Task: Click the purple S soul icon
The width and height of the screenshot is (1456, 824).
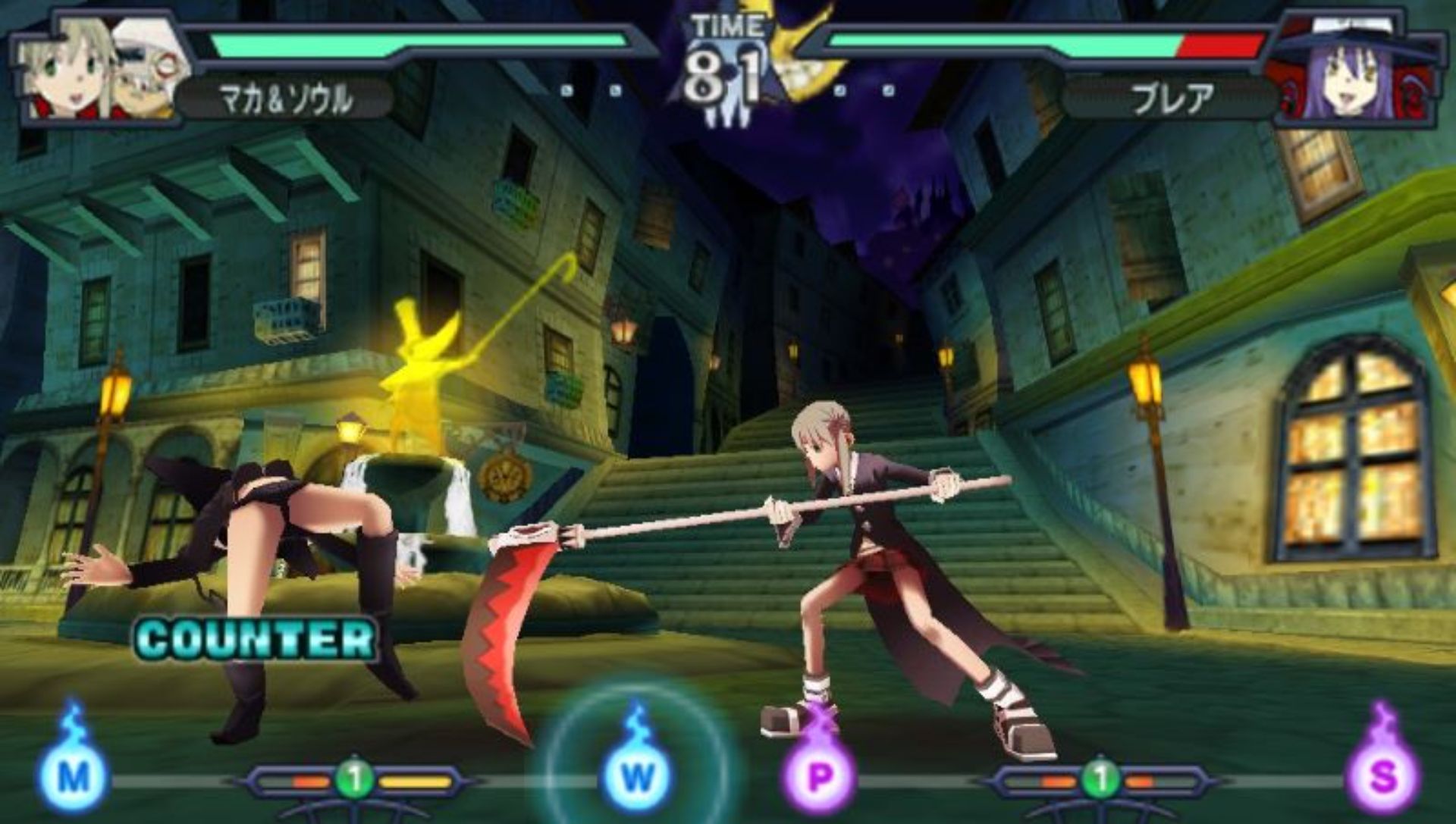Action: [1382, 775]
